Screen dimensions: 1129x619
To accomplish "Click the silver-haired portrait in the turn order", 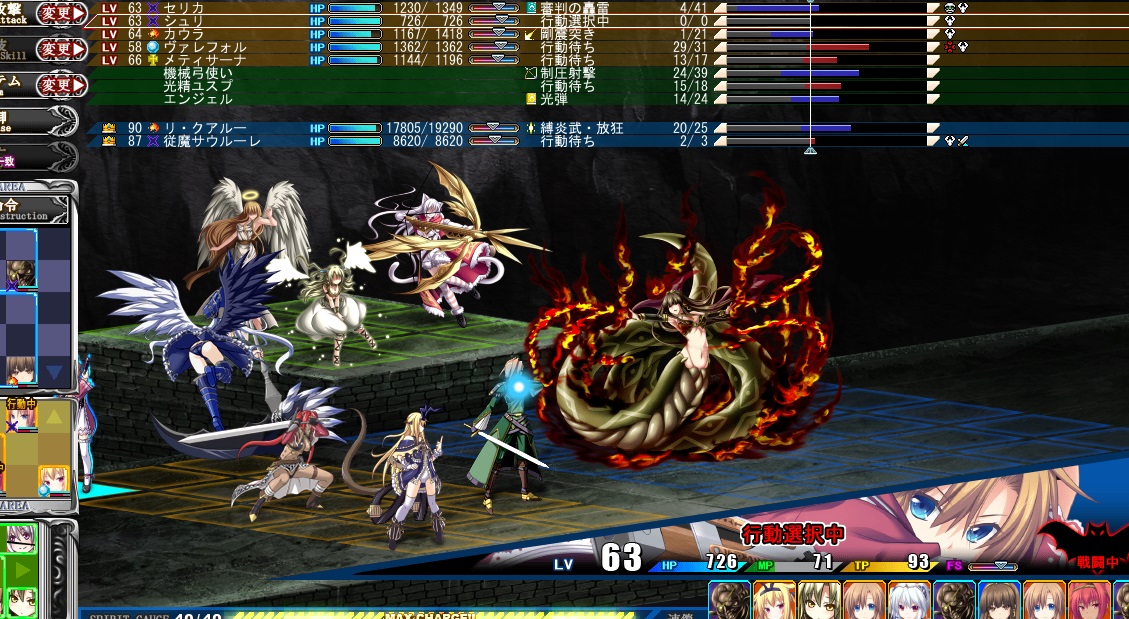I will click(x=908, y=601).
